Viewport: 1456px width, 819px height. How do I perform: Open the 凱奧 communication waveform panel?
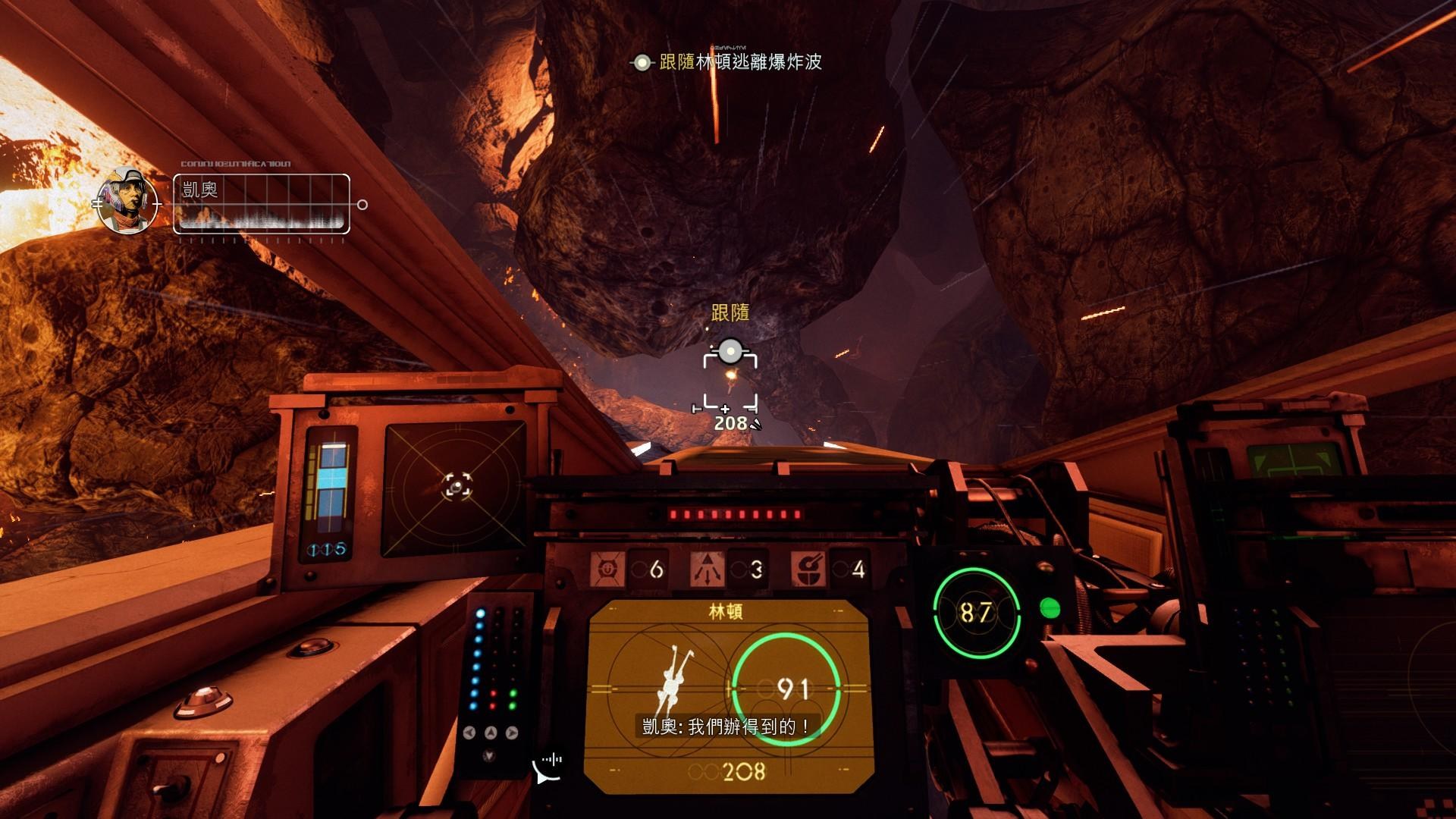point(262,203)
